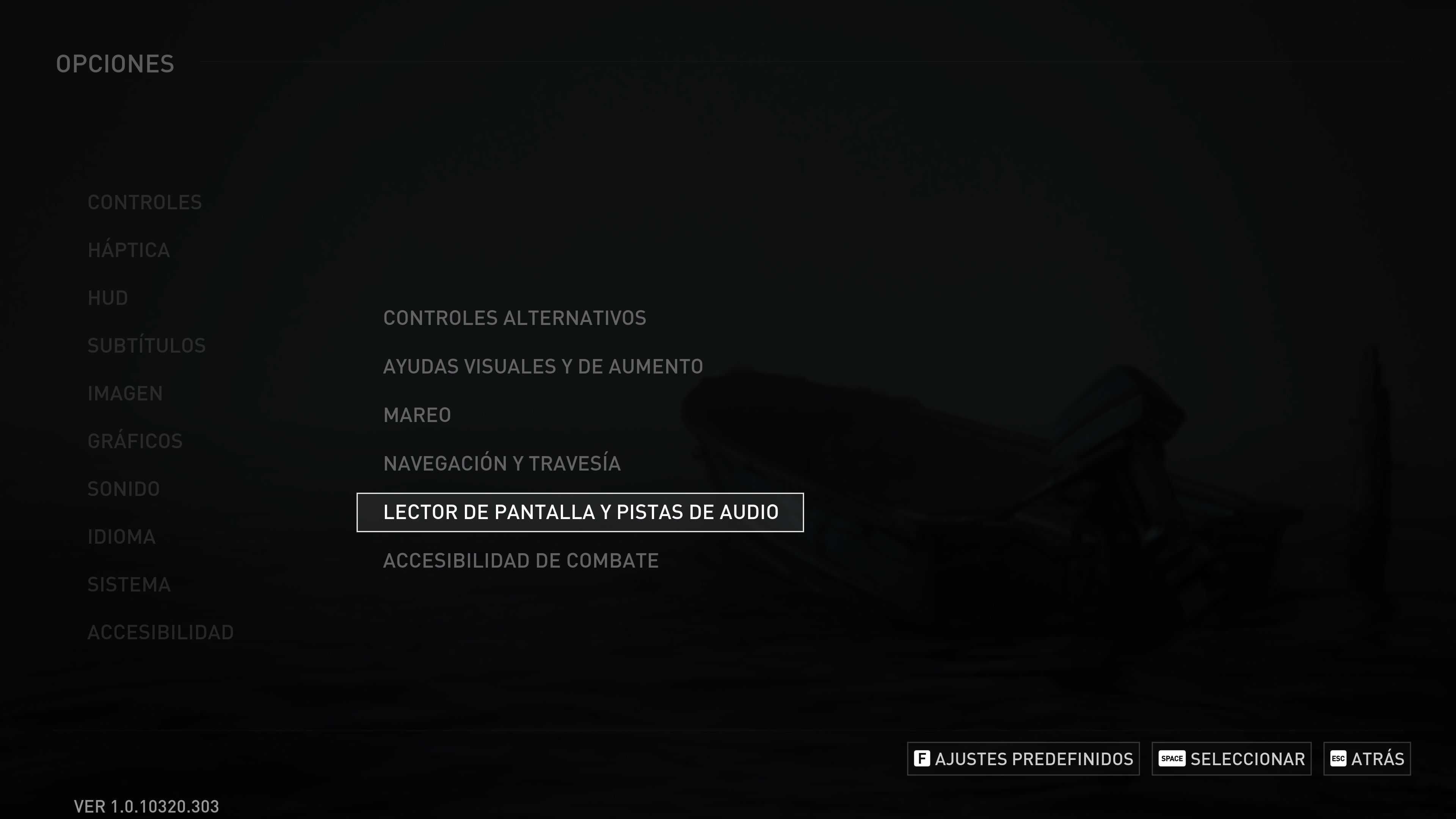The height and width of the screenshot is (819, 1456).
Task: Click the ESC key icon next to Atrás
Action: point(1339,758)
